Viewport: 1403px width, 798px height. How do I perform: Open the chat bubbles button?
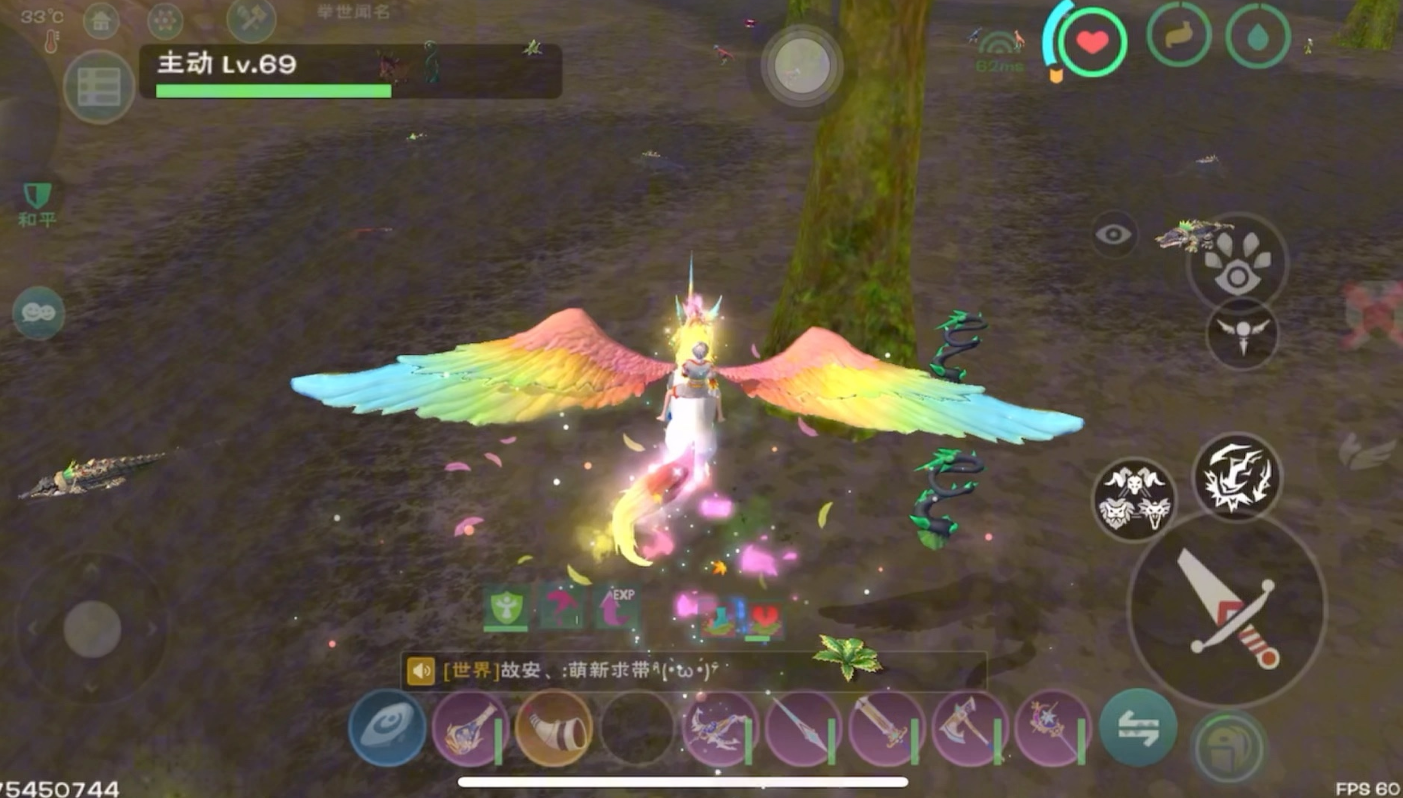click(x=39, y=313)
